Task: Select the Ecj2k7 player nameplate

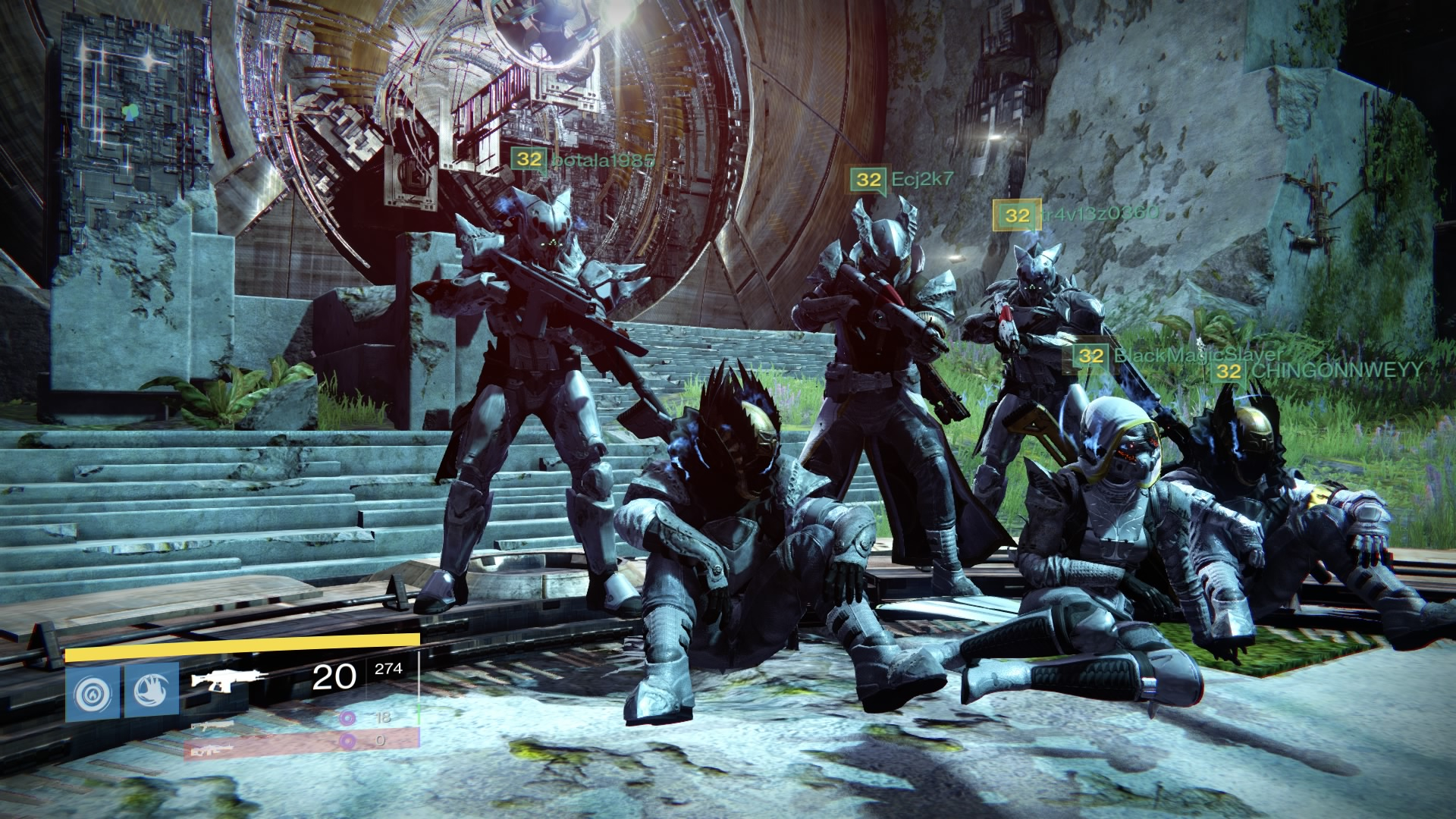Action: [x=902, y=180]
